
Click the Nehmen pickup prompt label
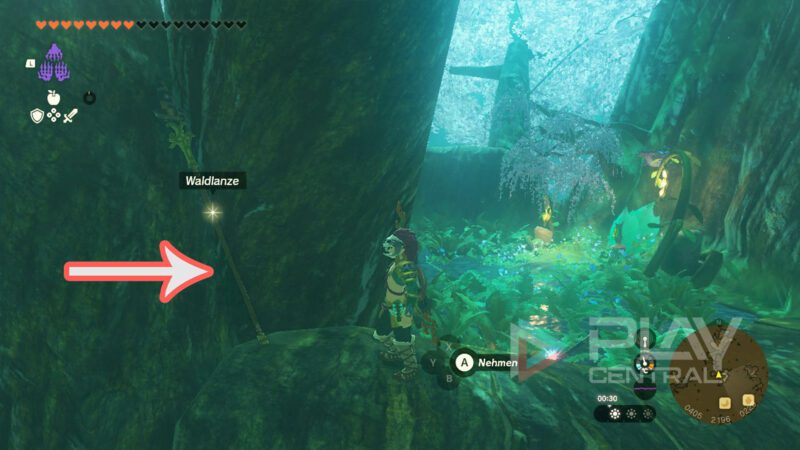[497, 363]
